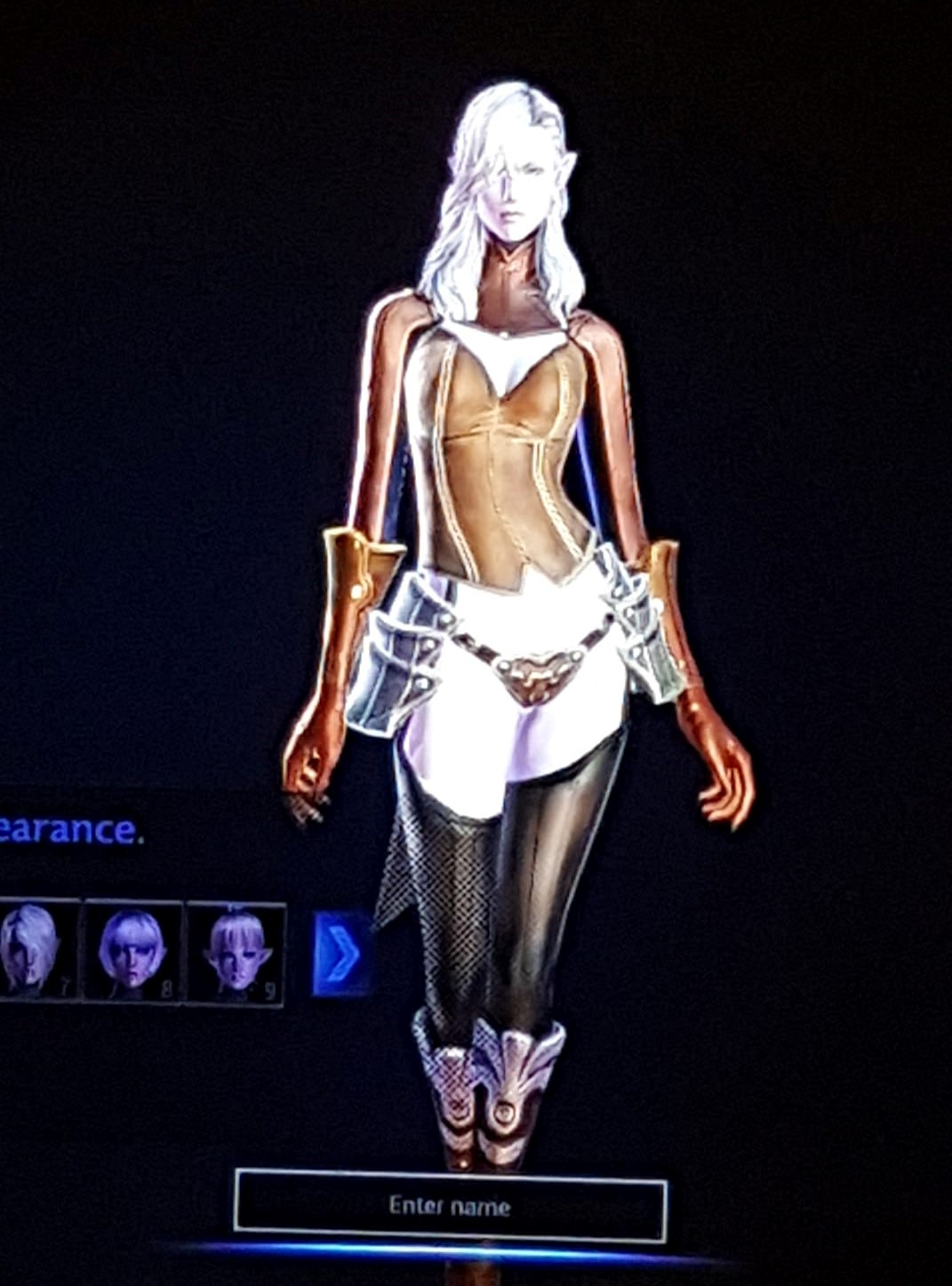Pick appearance preset number 9
Screen dimensions: 952x1286
click(236, 952)
